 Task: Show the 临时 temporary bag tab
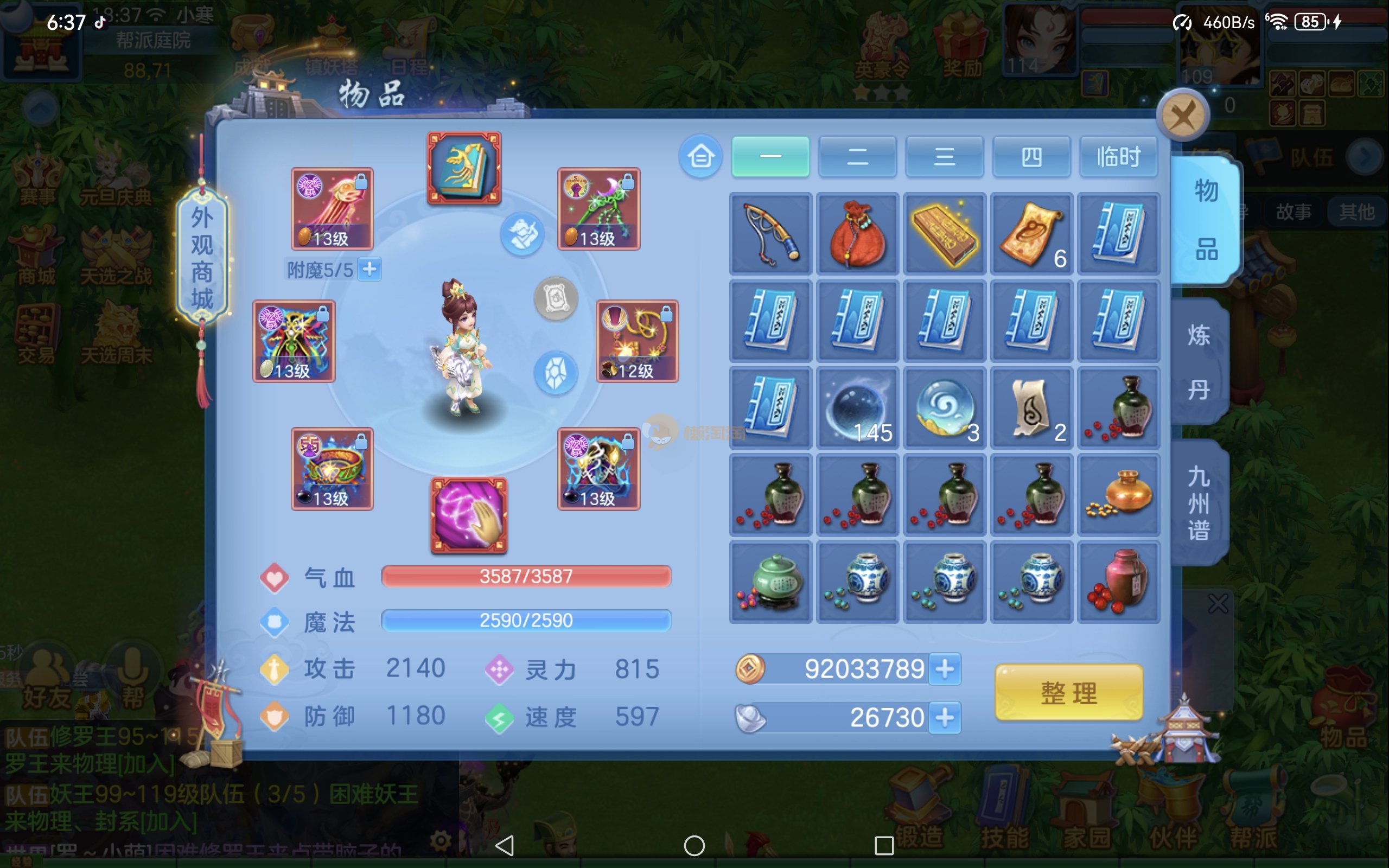[1118, 156]
